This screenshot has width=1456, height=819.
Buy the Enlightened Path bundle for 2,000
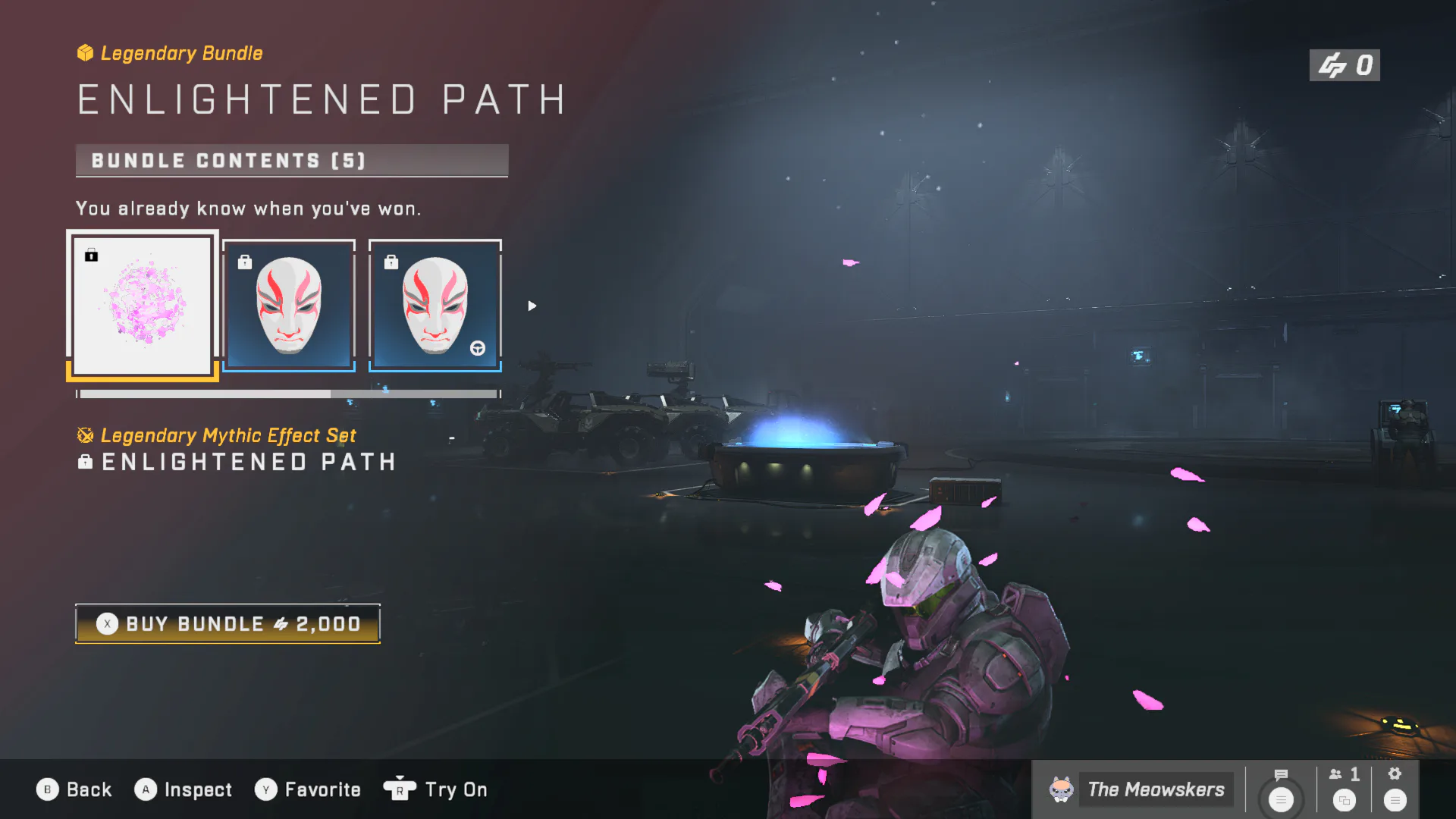tap(227, 624)
